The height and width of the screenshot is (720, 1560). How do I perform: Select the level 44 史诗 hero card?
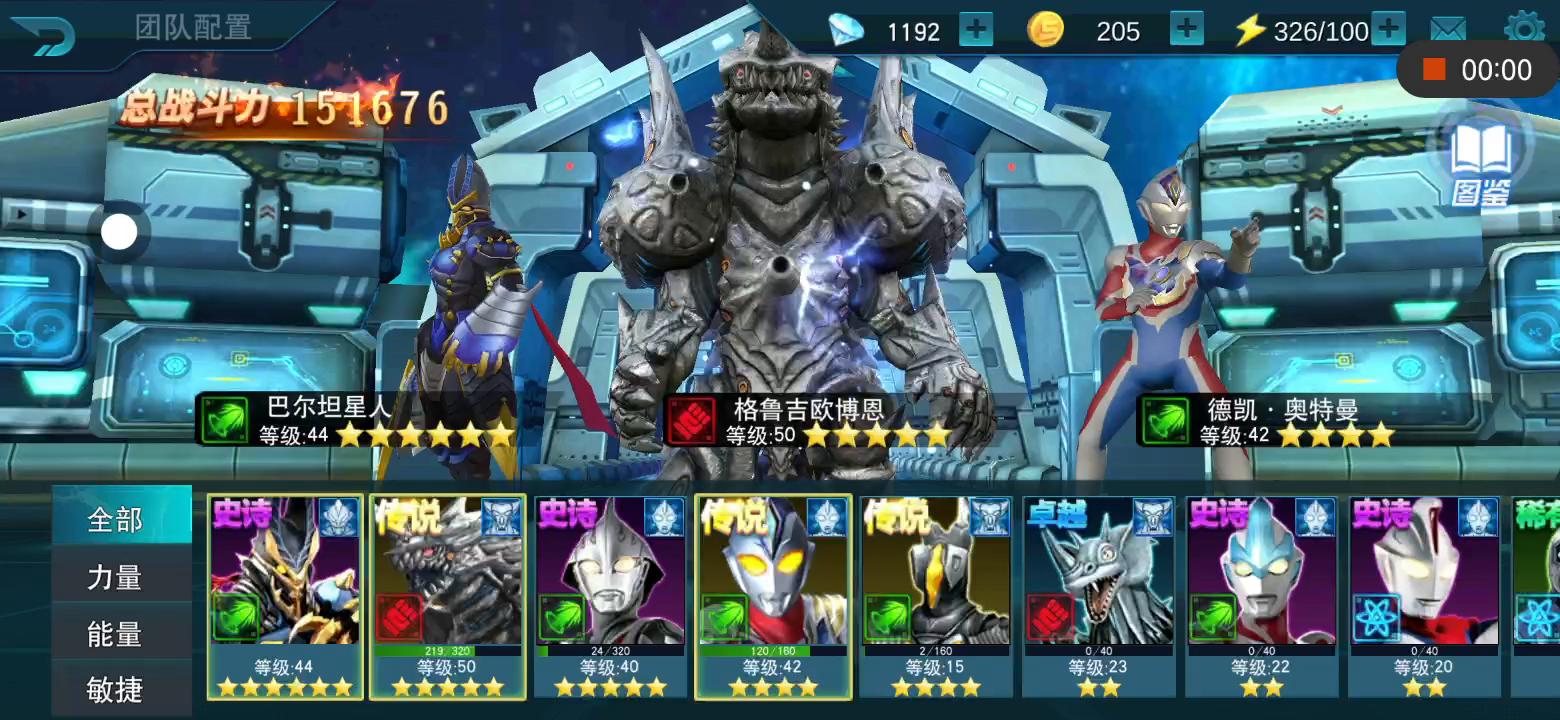point(285,595)
